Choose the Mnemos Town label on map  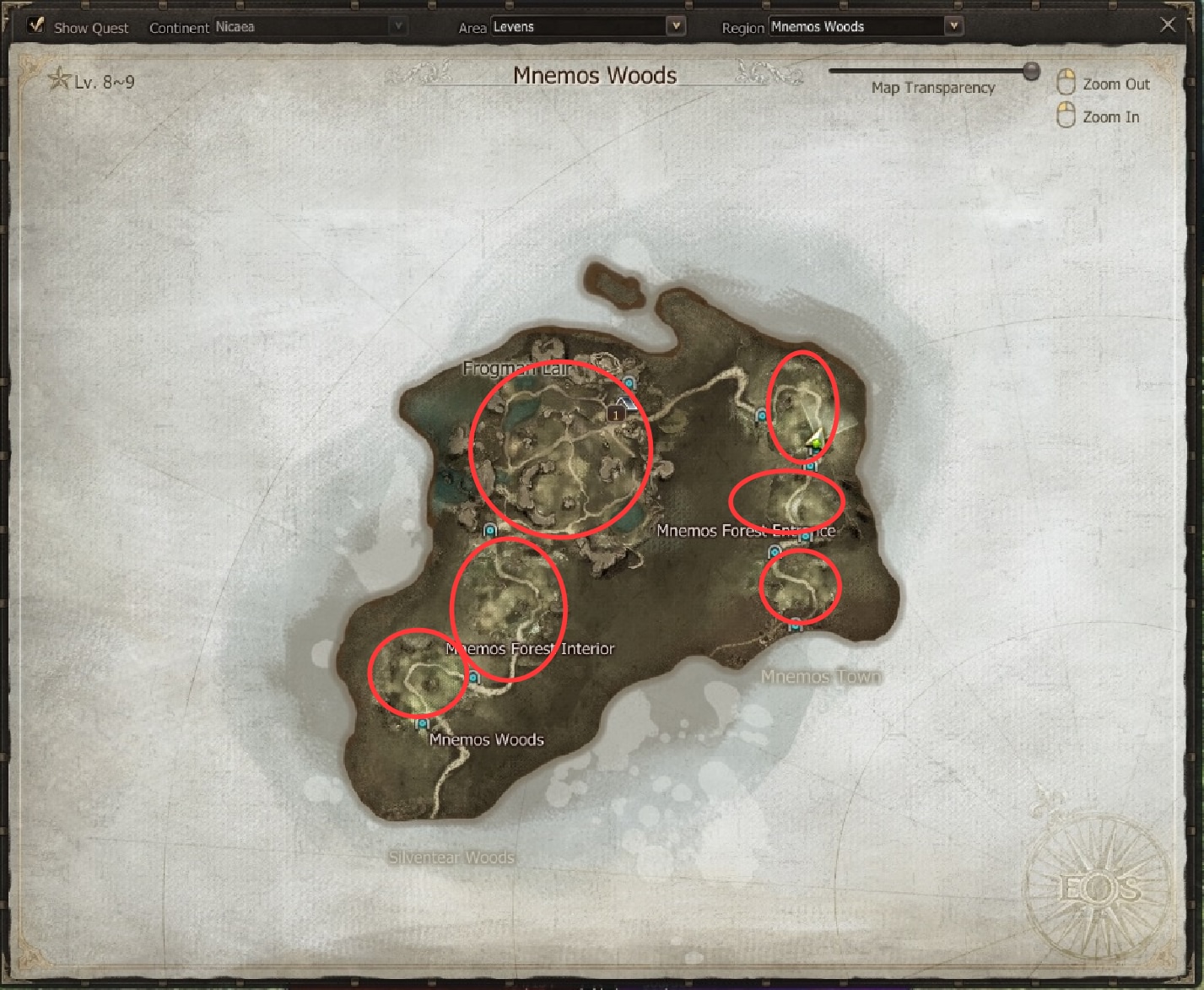click(821, 677)
